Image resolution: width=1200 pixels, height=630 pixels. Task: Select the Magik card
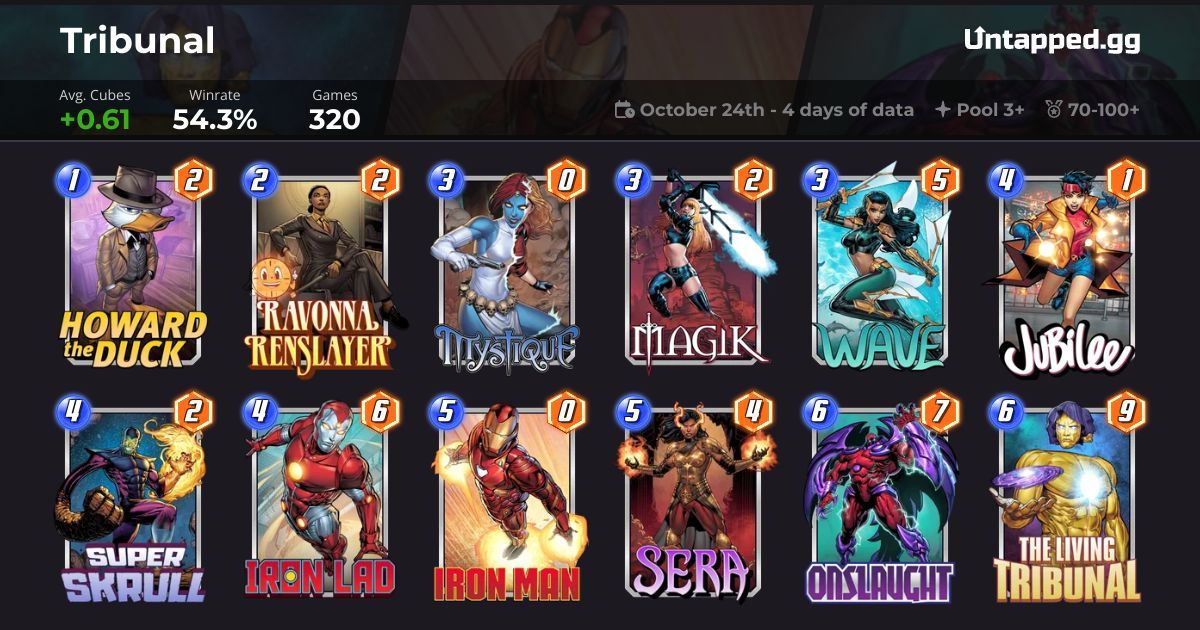tap(694, 270)
